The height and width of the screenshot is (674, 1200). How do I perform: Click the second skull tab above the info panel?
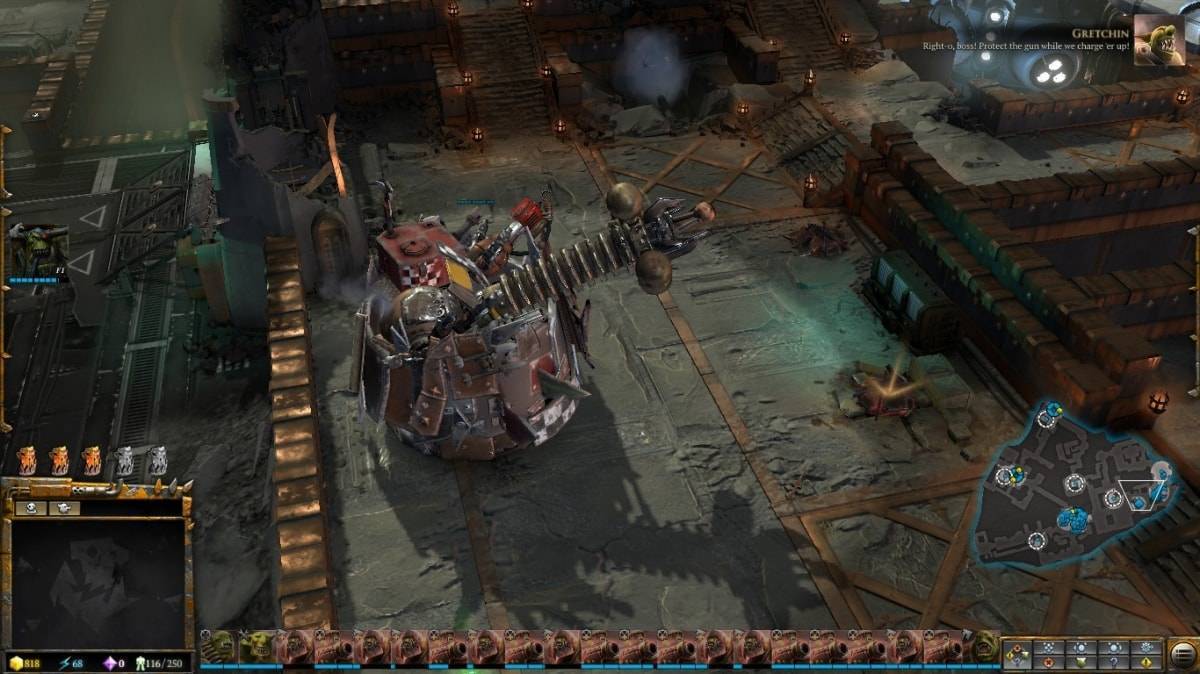(x=63, y=508)
